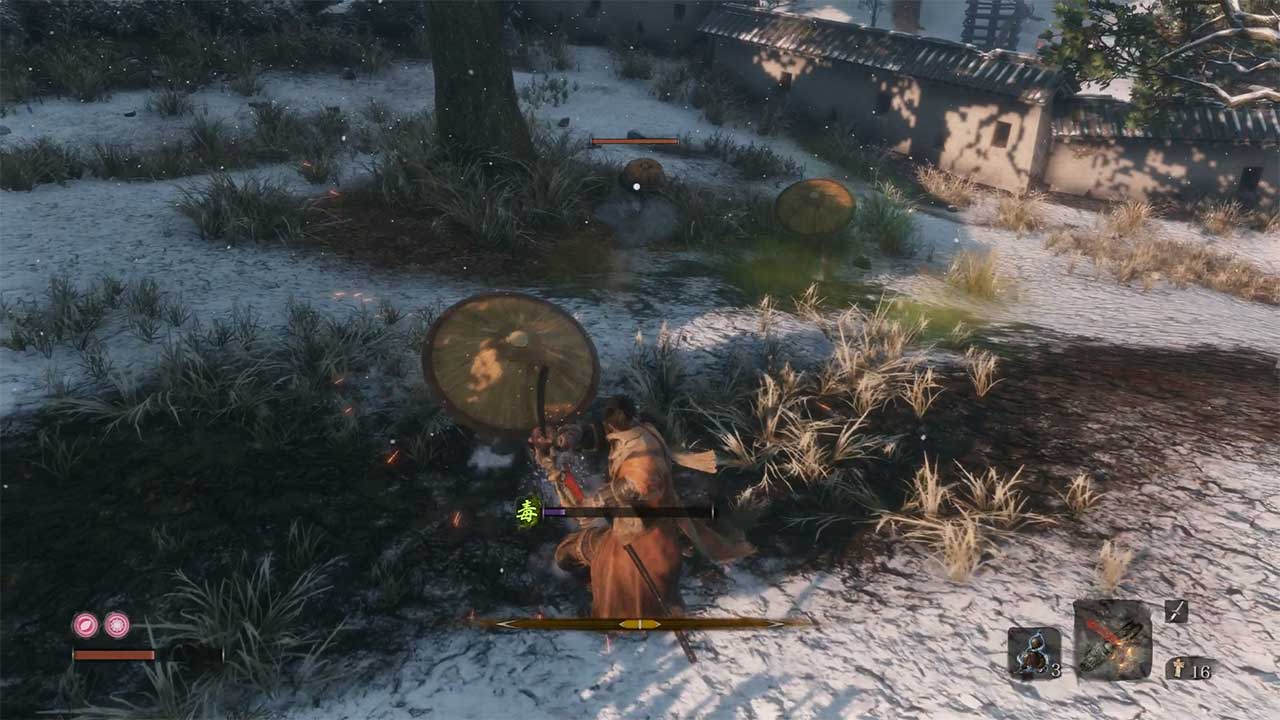Screen dimensions: 1280x720
Task: Click the fiery prosthetic attachment icon
Action: 1112,640
